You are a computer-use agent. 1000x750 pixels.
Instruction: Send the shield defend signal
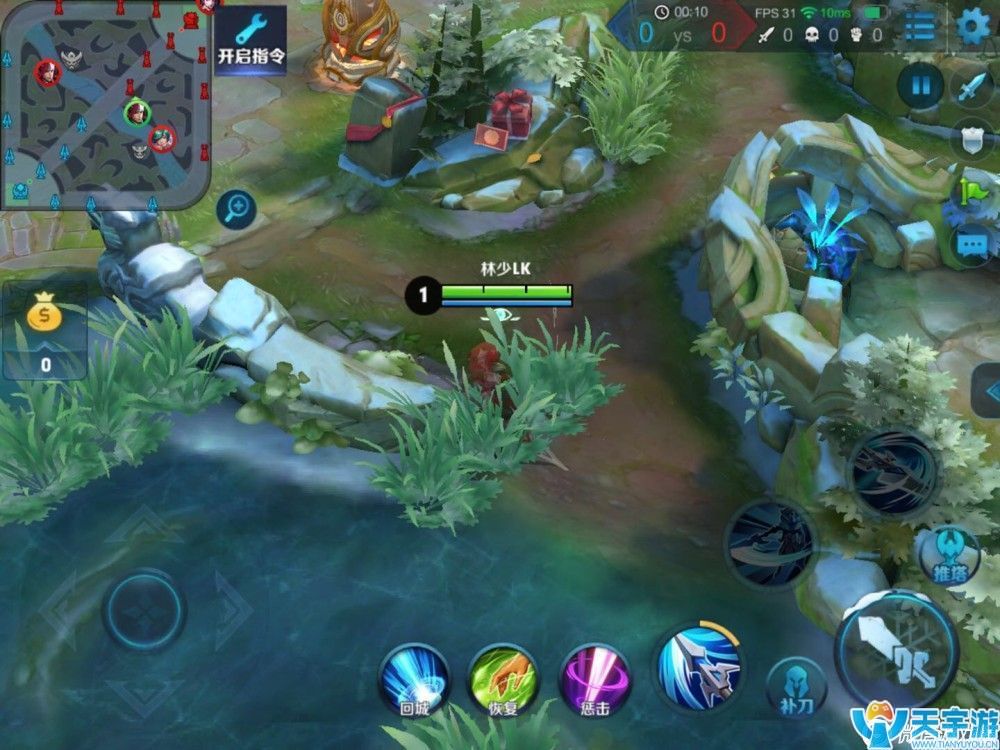pyautogui.click(x=972, y=137)
